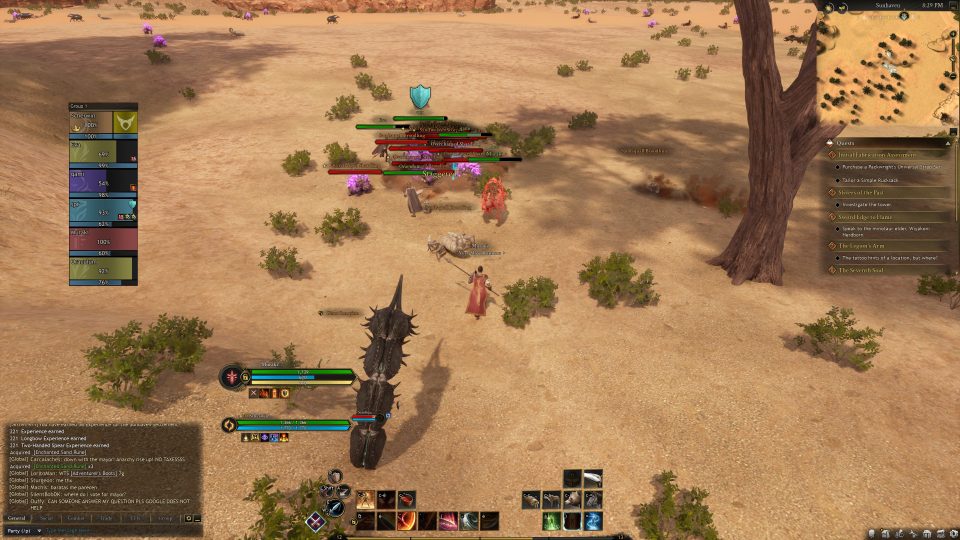Use the green glowing ability

pos(551,520)
